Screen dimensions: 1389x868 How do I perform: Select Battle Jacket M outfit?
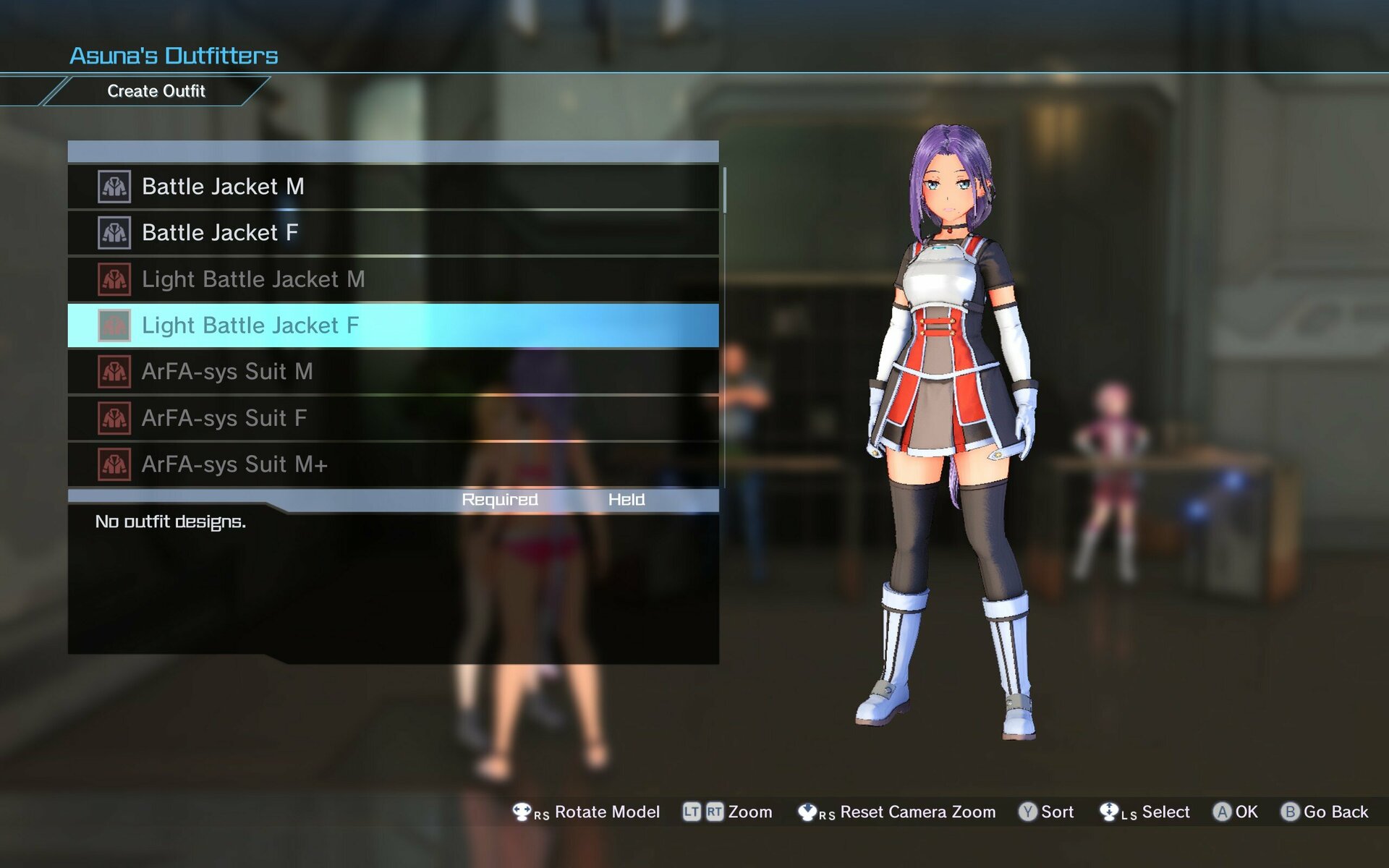393,187
